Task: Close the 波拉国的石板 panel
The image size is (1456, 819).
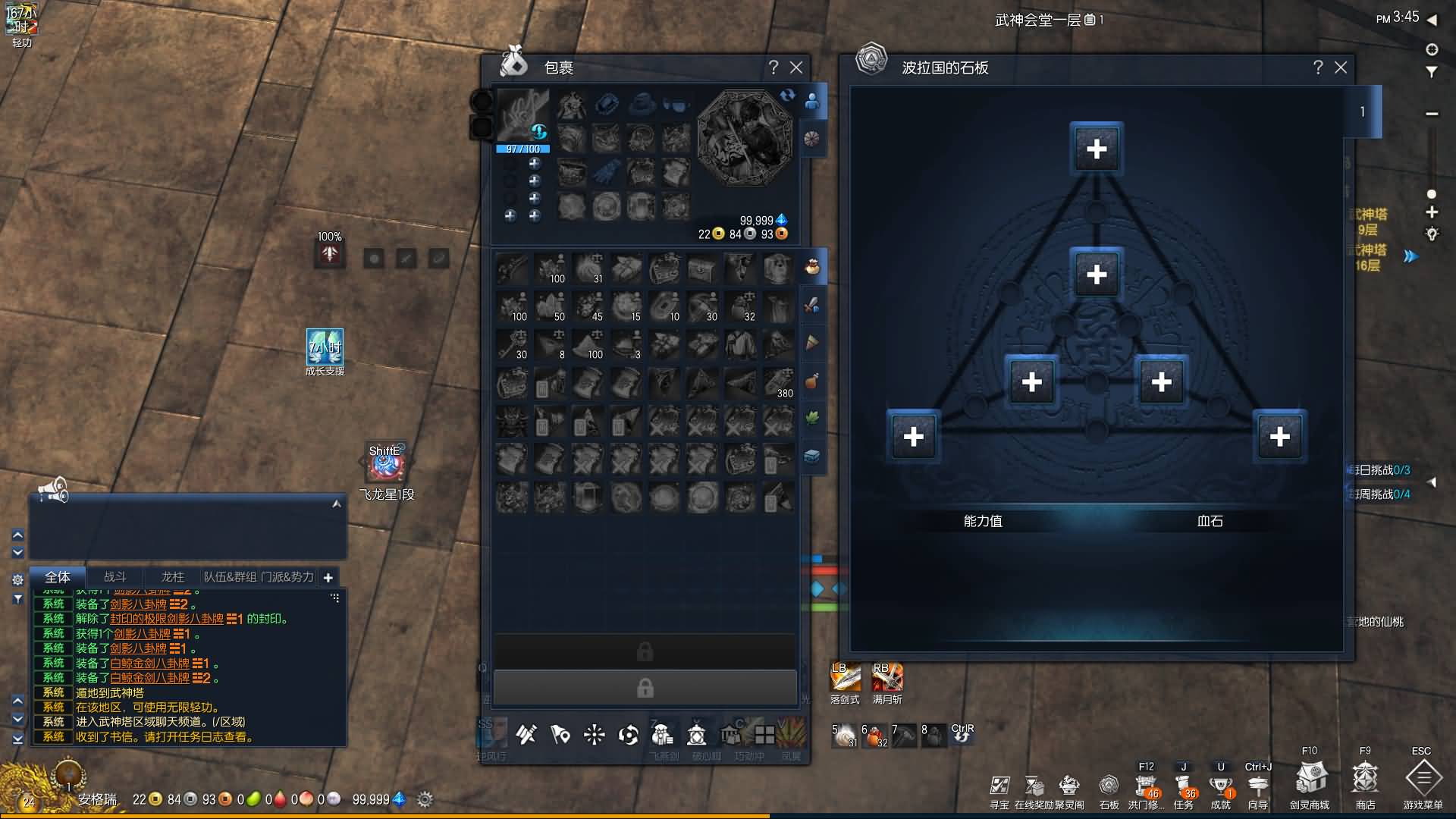Action: pos(1341,67)
